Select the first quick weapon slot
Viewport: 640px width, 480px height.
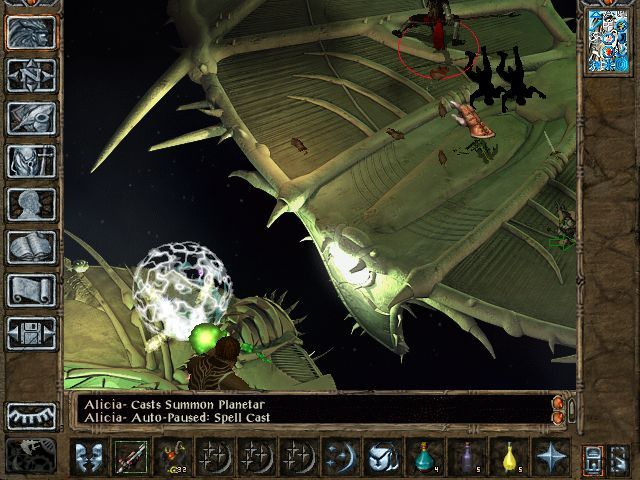click(x=130, y=457)
